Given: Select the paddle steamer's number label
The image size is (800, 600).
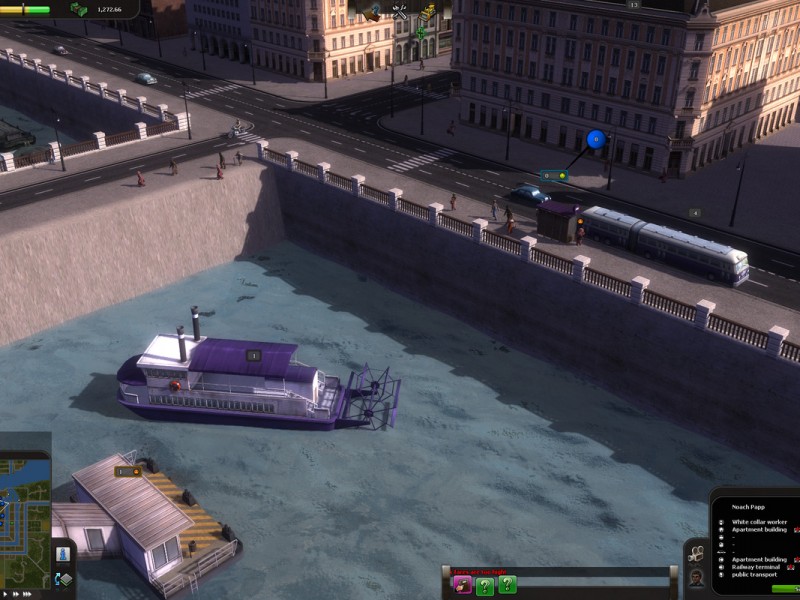Looking at the screenshot, I should point(253,355).
